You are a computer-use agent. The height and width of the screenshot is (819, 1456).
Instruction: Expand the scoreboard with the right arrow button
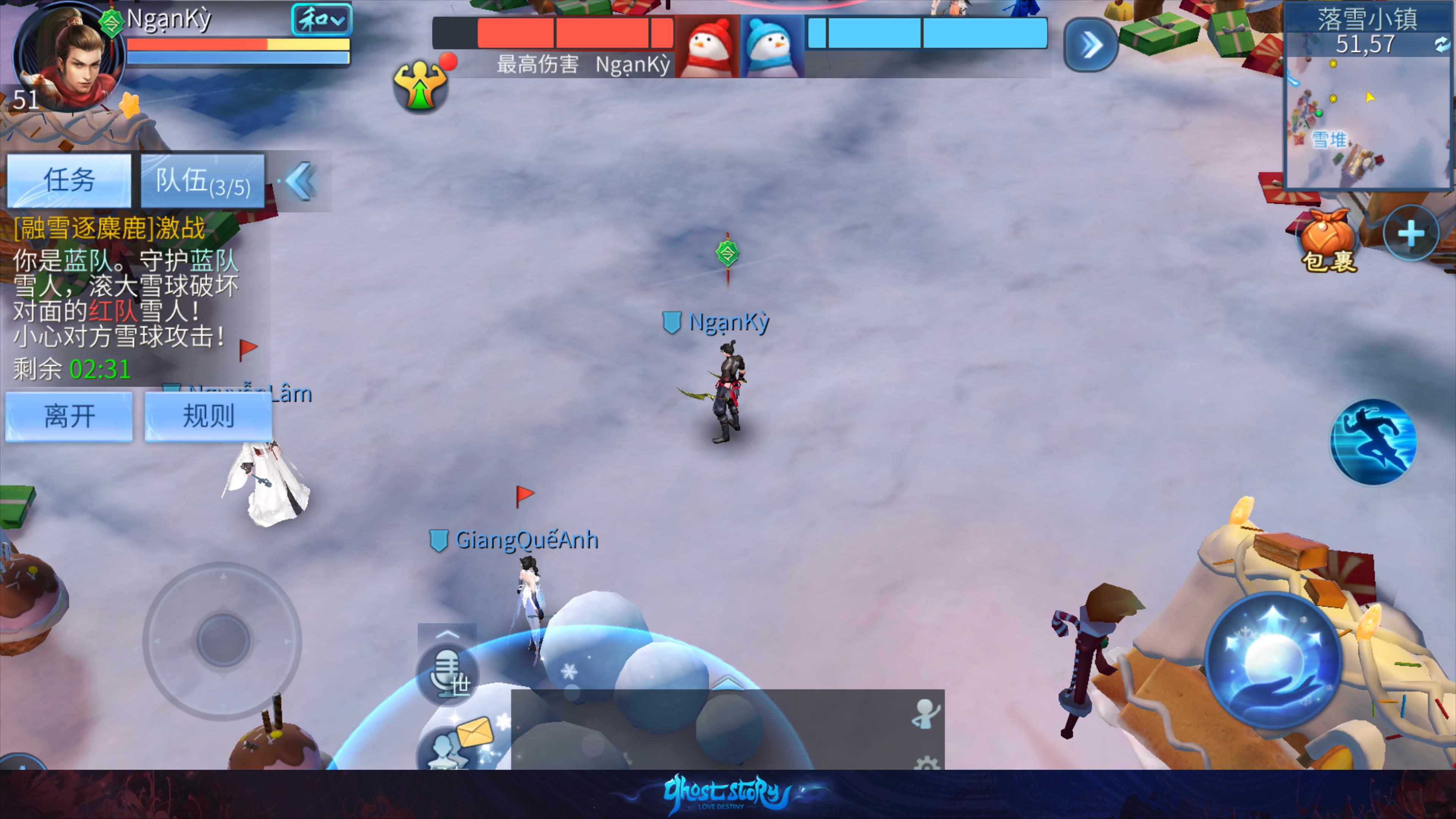(1090, 45)
